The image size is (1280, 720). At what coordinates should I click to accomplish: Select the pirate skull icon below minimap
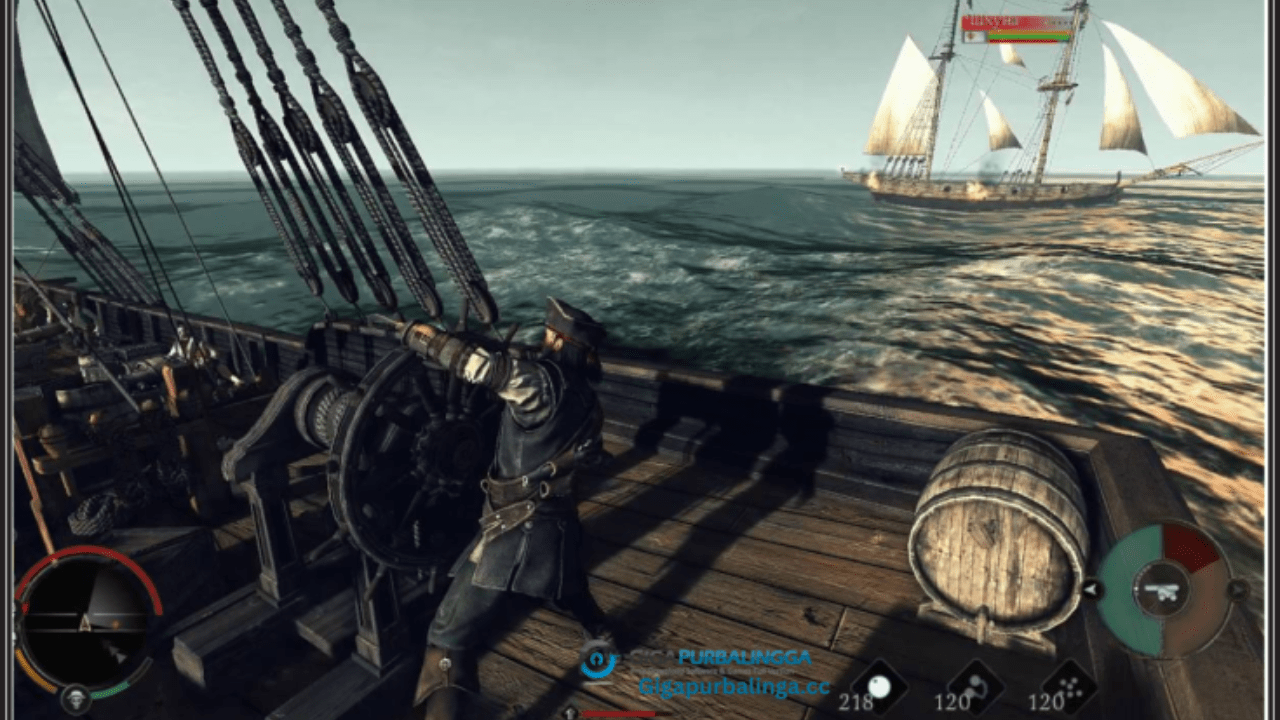75,699
